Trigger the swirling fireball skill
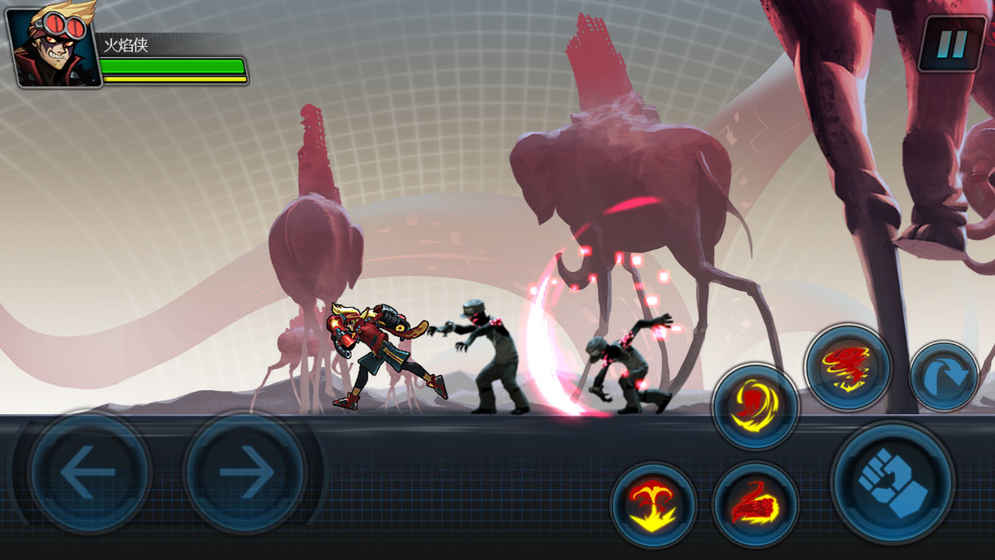 (x=755, y=406)
